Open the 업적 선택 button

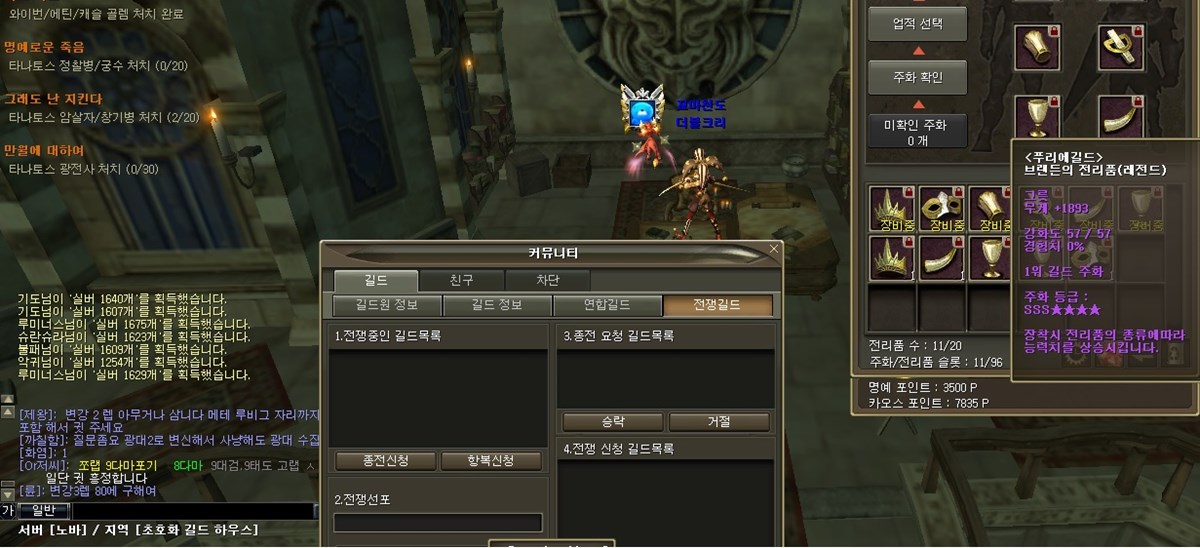click(x=917, y=22)
